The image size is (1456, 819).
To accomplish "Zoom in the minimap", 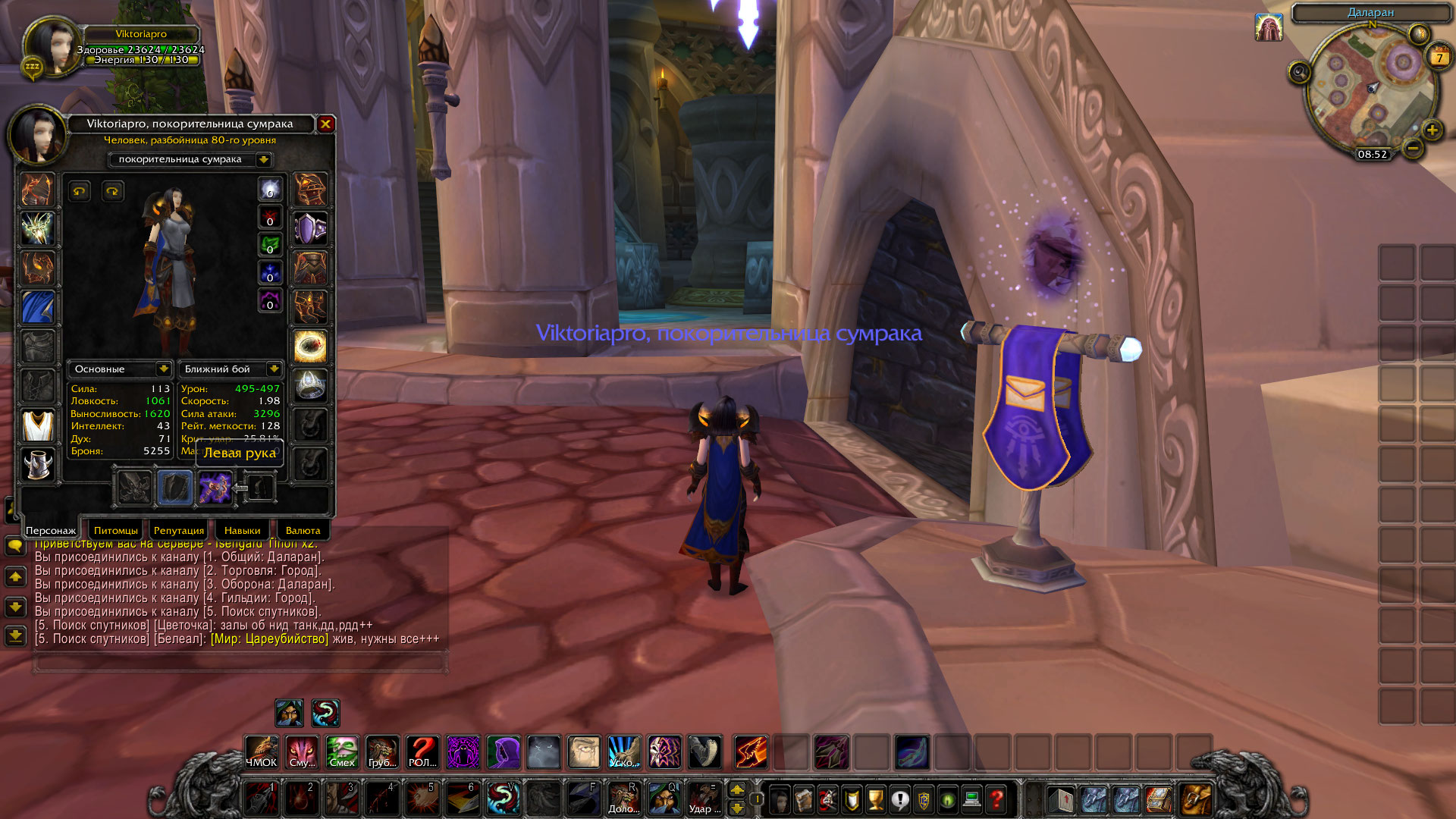I will coord(1432,130).
